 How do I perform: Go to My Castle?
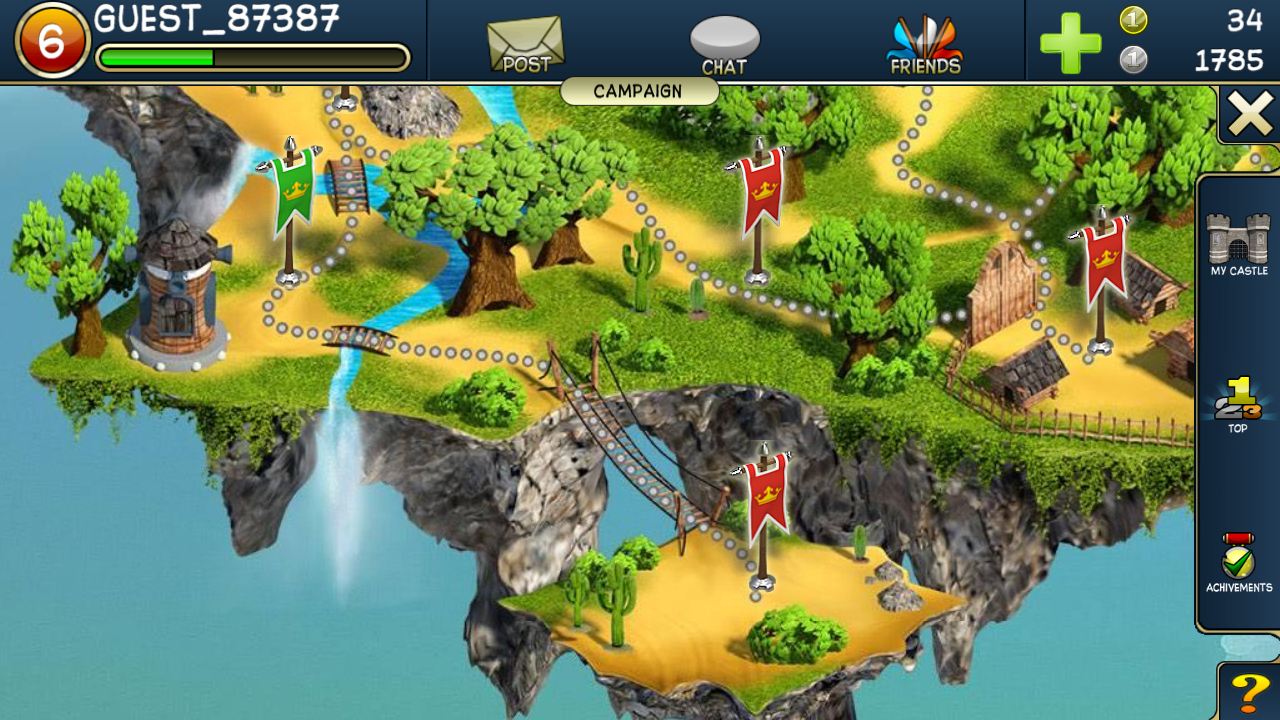tap(1238, 244)
